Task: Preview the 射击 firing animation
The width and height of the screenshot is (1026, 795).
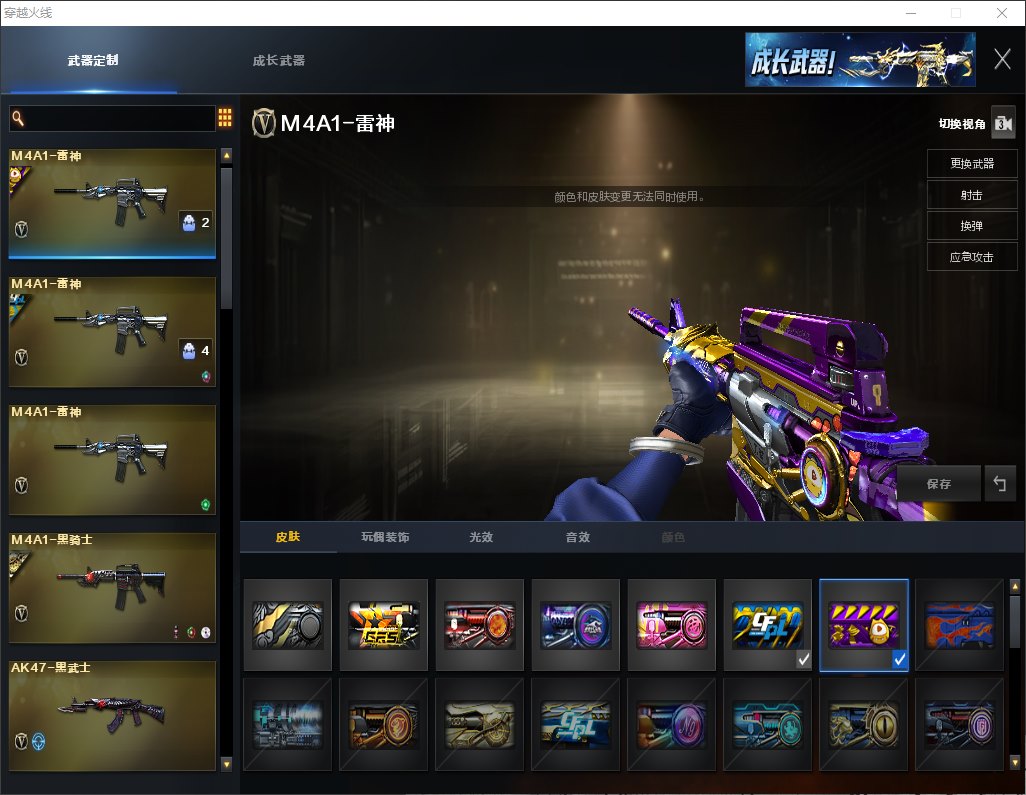Action: [x=971, y=195]
